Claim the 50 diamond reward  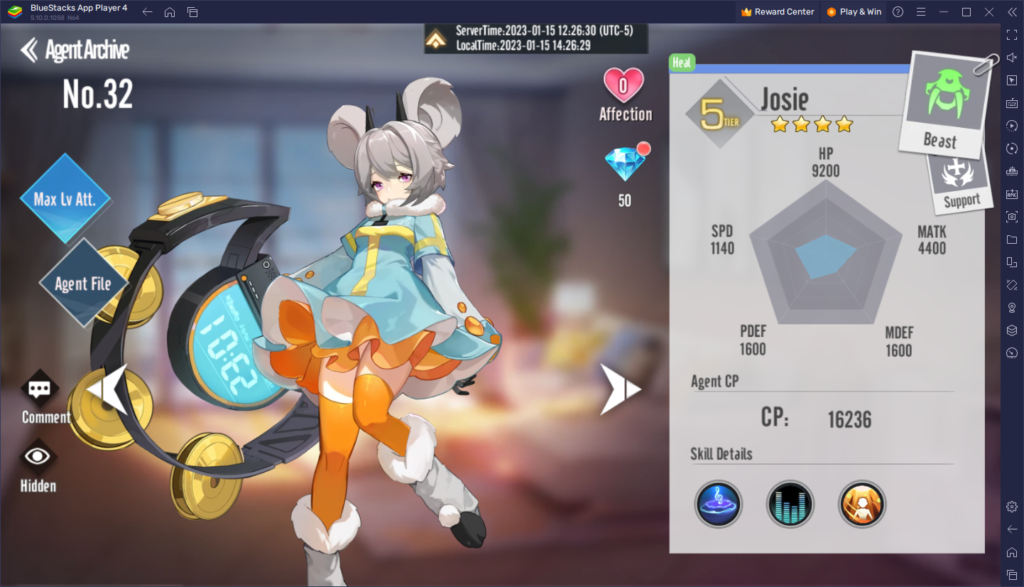pyautogui.click(x=624, y=164)
